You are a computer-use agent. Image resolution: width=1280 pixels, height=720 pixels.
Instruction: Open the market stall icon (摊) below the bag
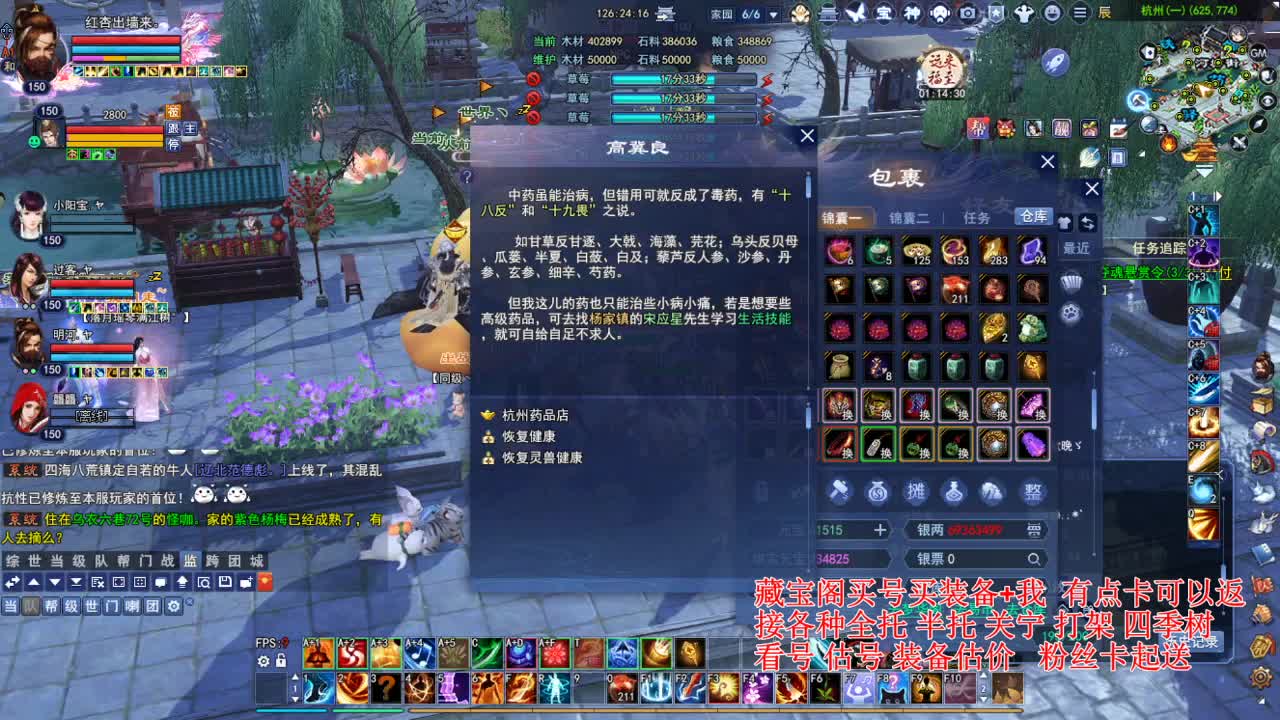click(x=917, y=492)
